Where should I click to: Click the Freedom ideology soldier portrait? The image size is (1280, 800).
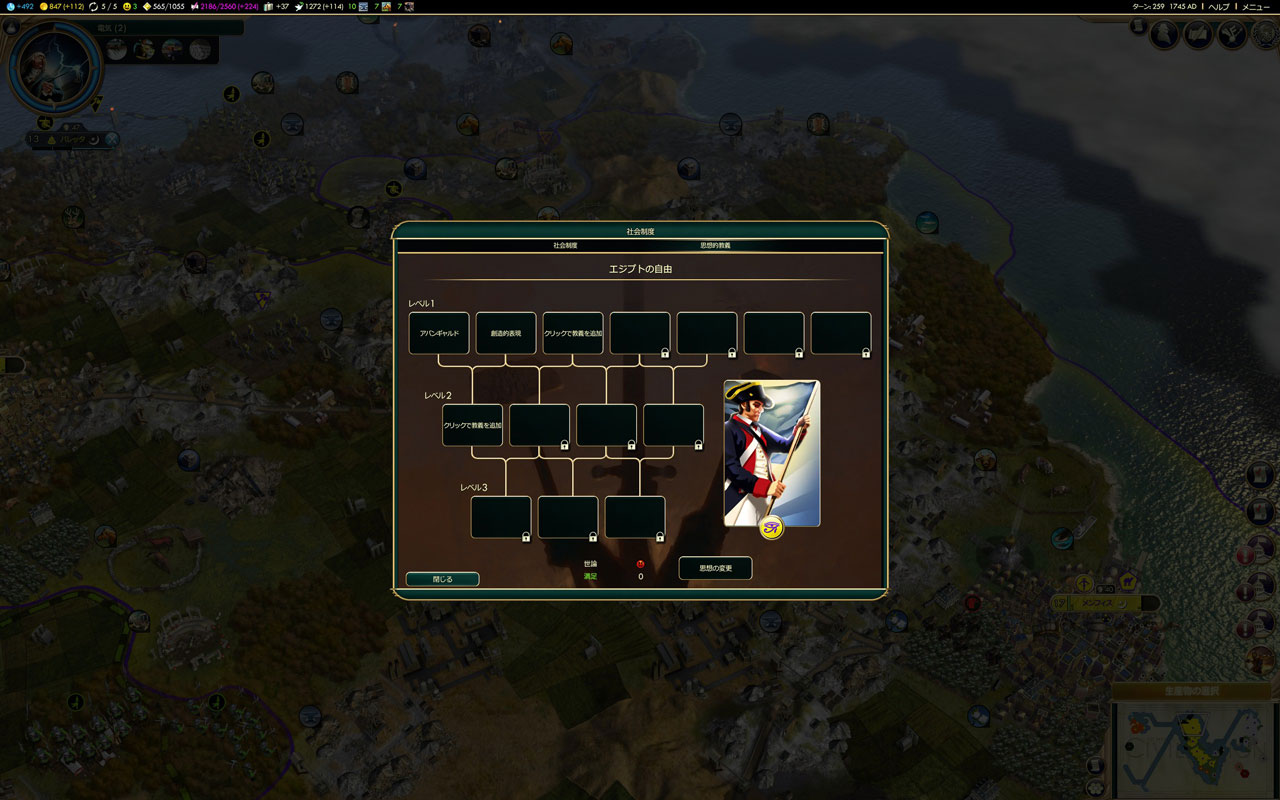pyautogui.click(x=771, y=452)
